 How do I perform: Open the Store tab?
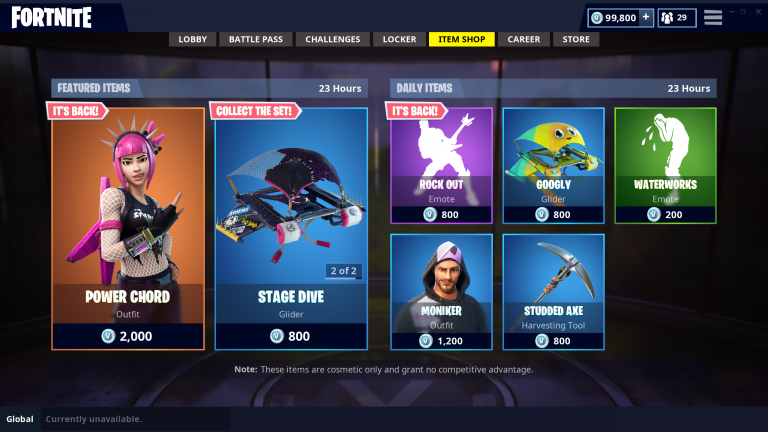point(576,40)
